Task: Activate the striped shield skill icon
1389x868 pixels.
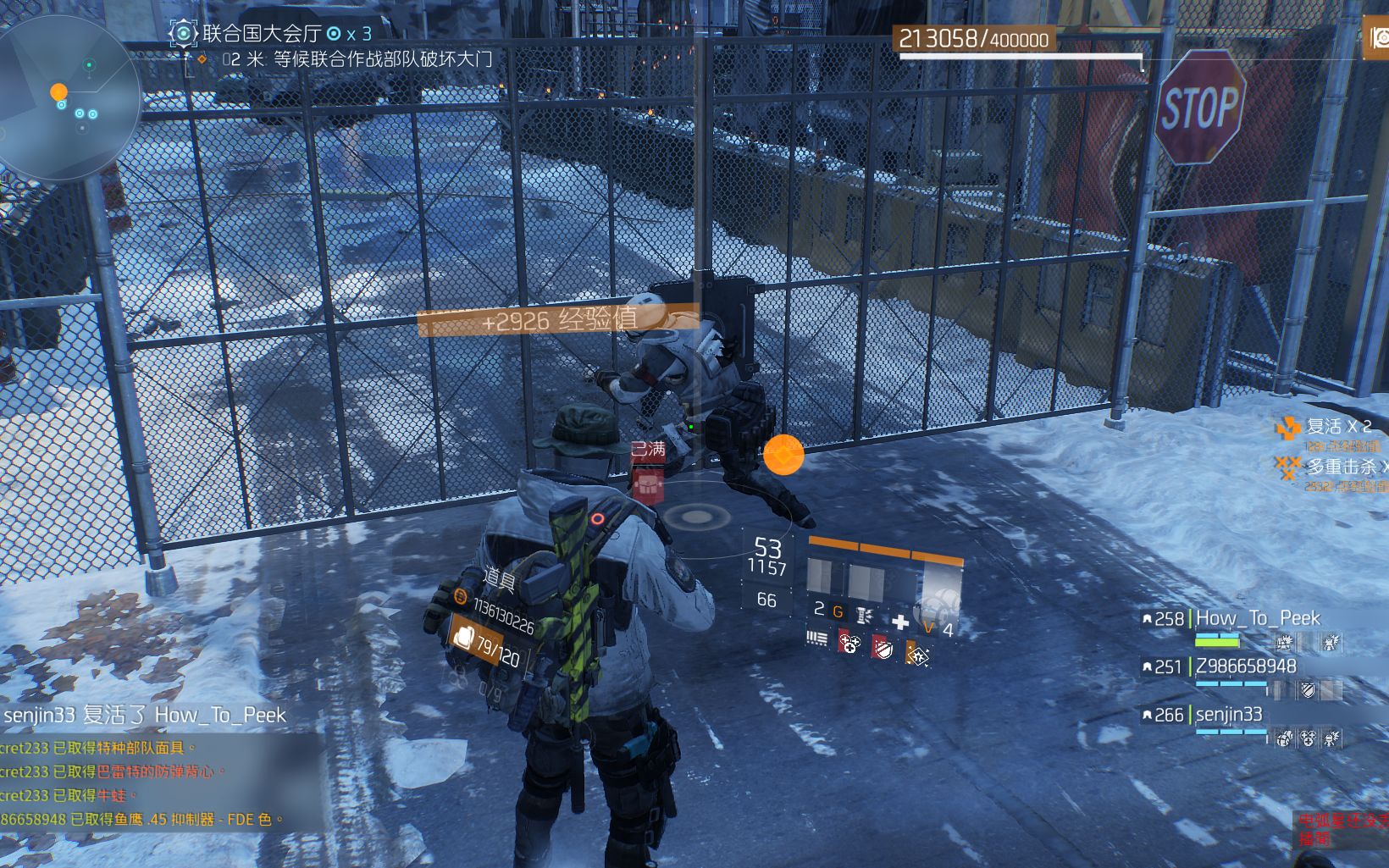Action: pos(882,648)
